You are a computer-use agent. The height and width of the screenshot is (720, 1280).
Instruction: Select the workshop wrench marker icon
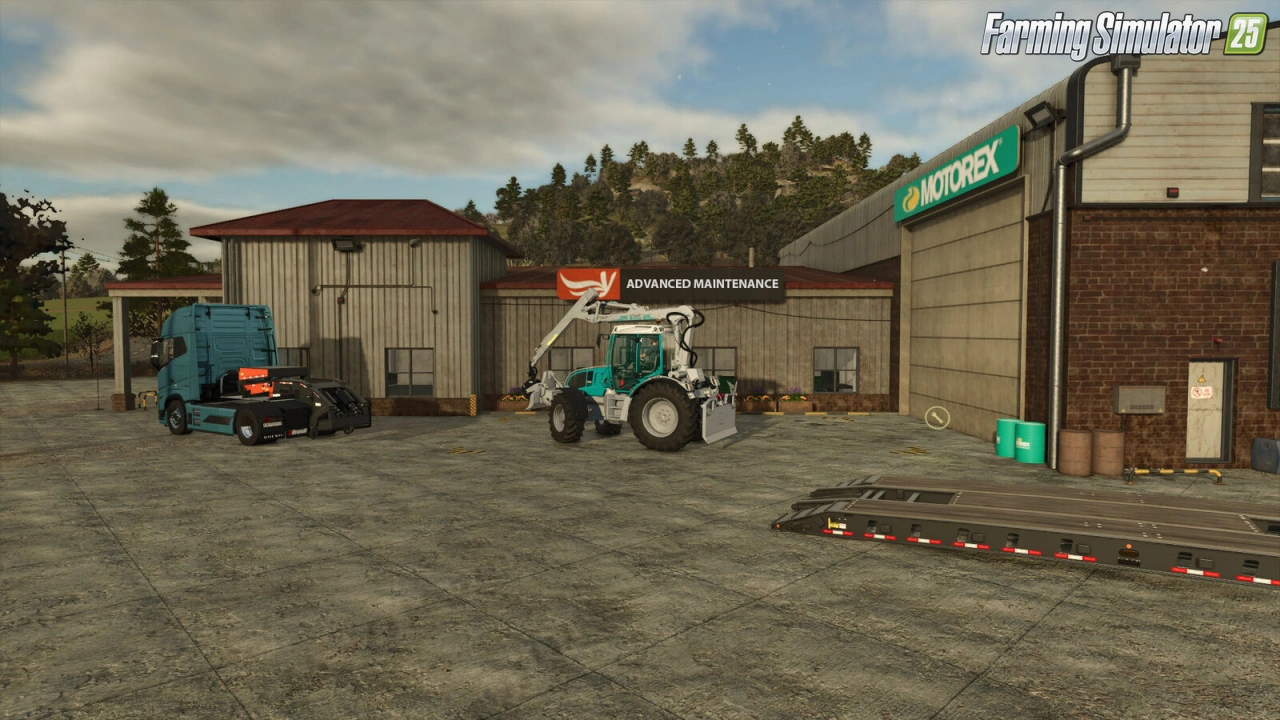(937, 417)
